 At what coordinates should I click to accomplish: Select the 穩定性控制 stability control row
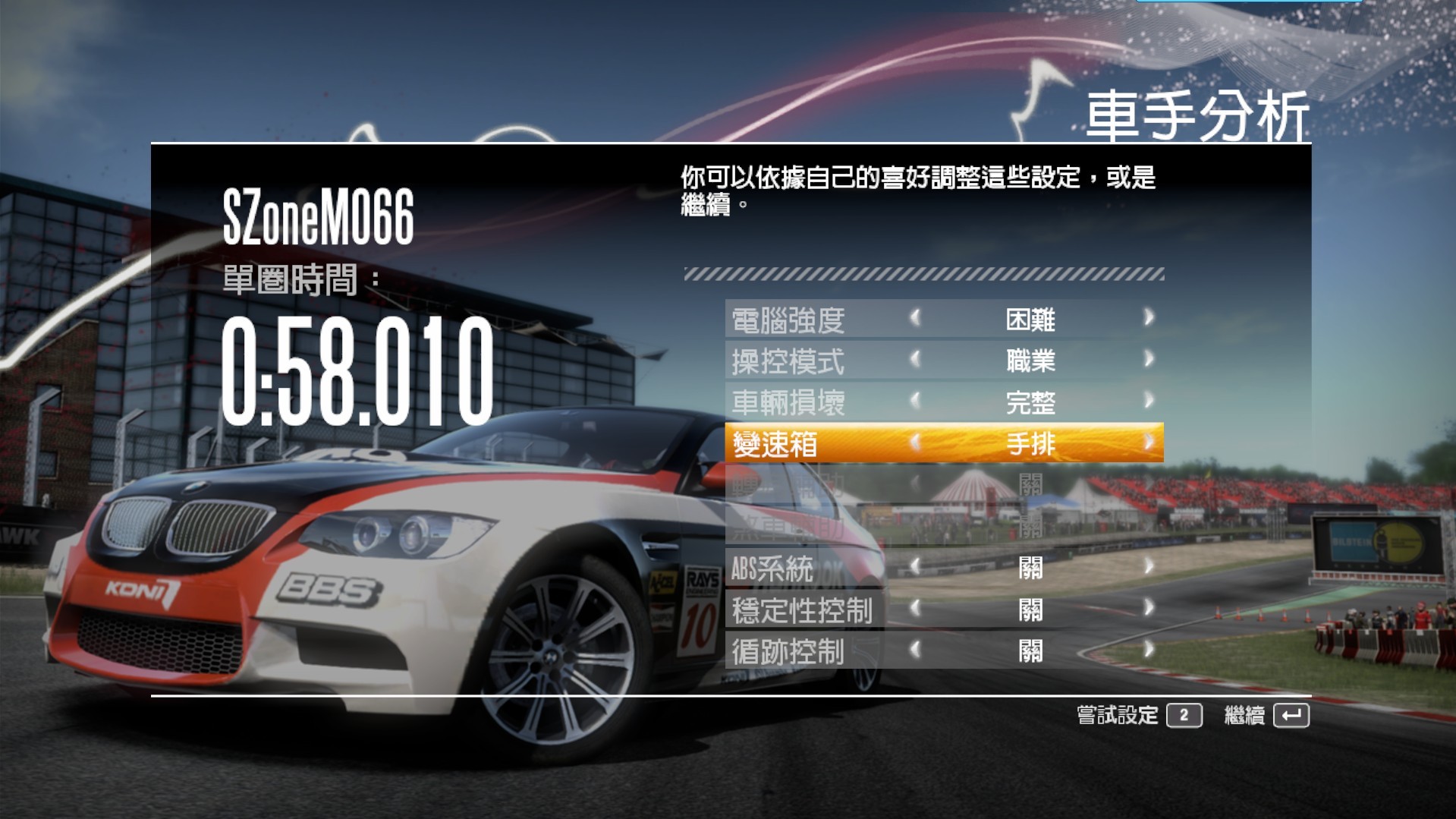(x=803, y=610)
